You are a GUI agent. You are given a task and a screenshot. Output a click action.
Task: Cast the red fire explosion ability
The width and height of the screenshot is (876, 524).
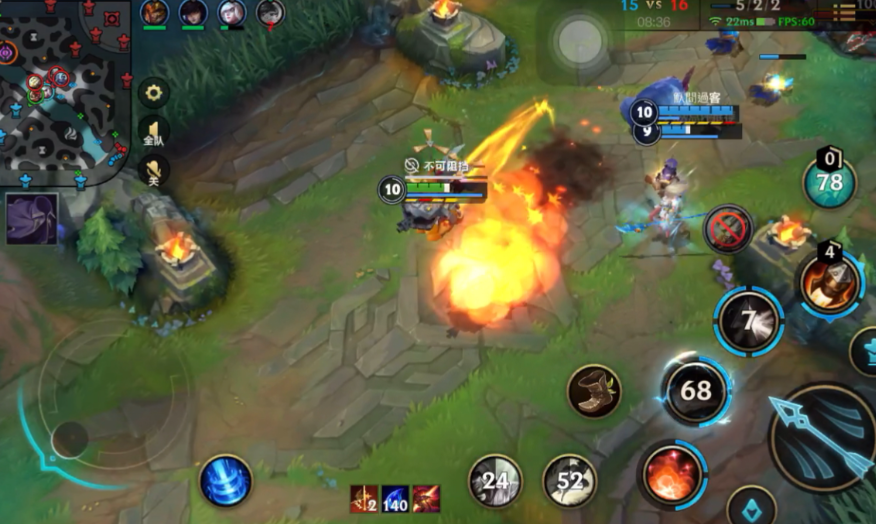pyautogui.click(x=671, y=474)
